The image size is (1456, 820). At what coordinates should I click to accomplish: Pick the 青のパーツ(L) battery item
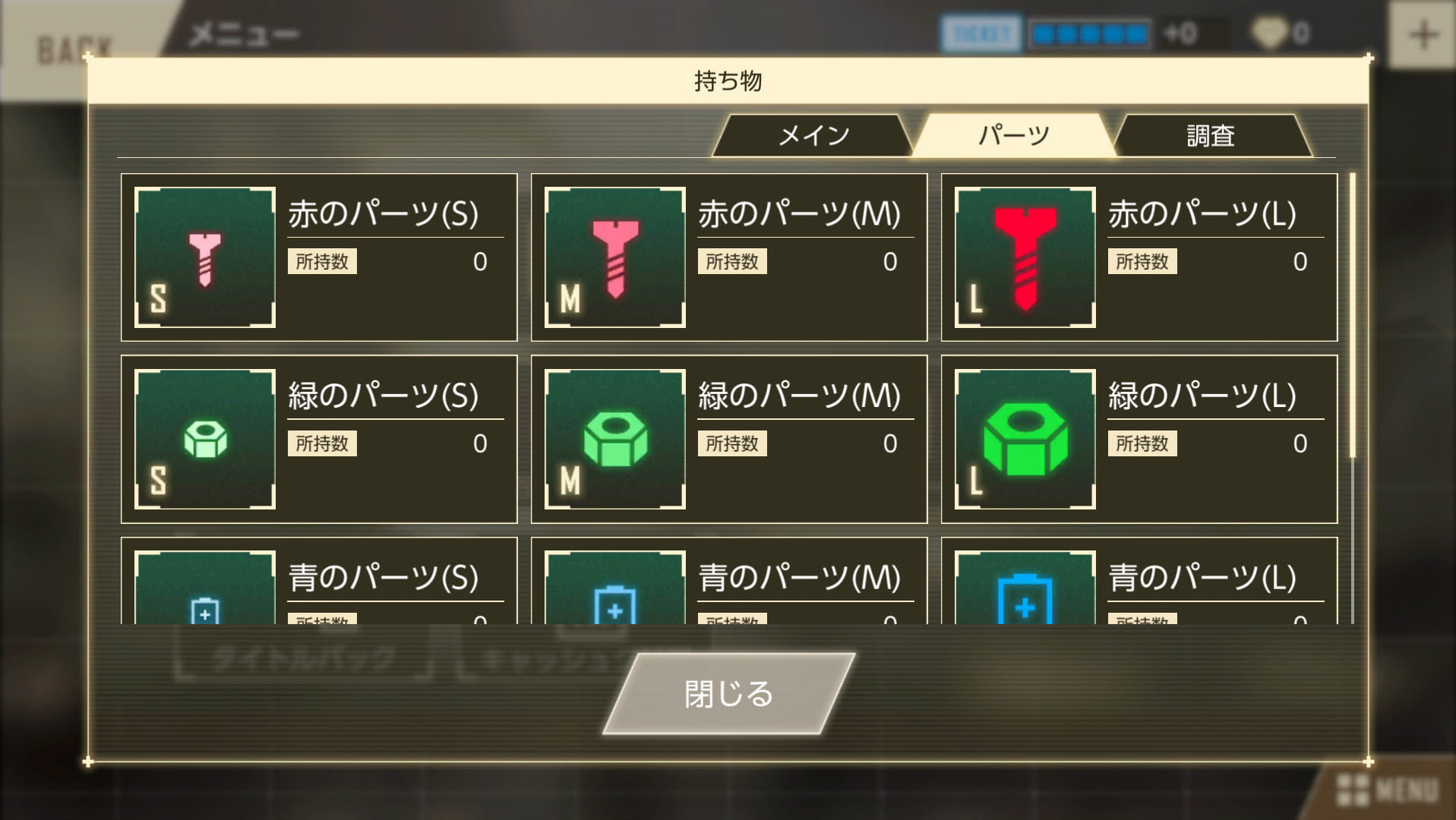coord(1139,582)
